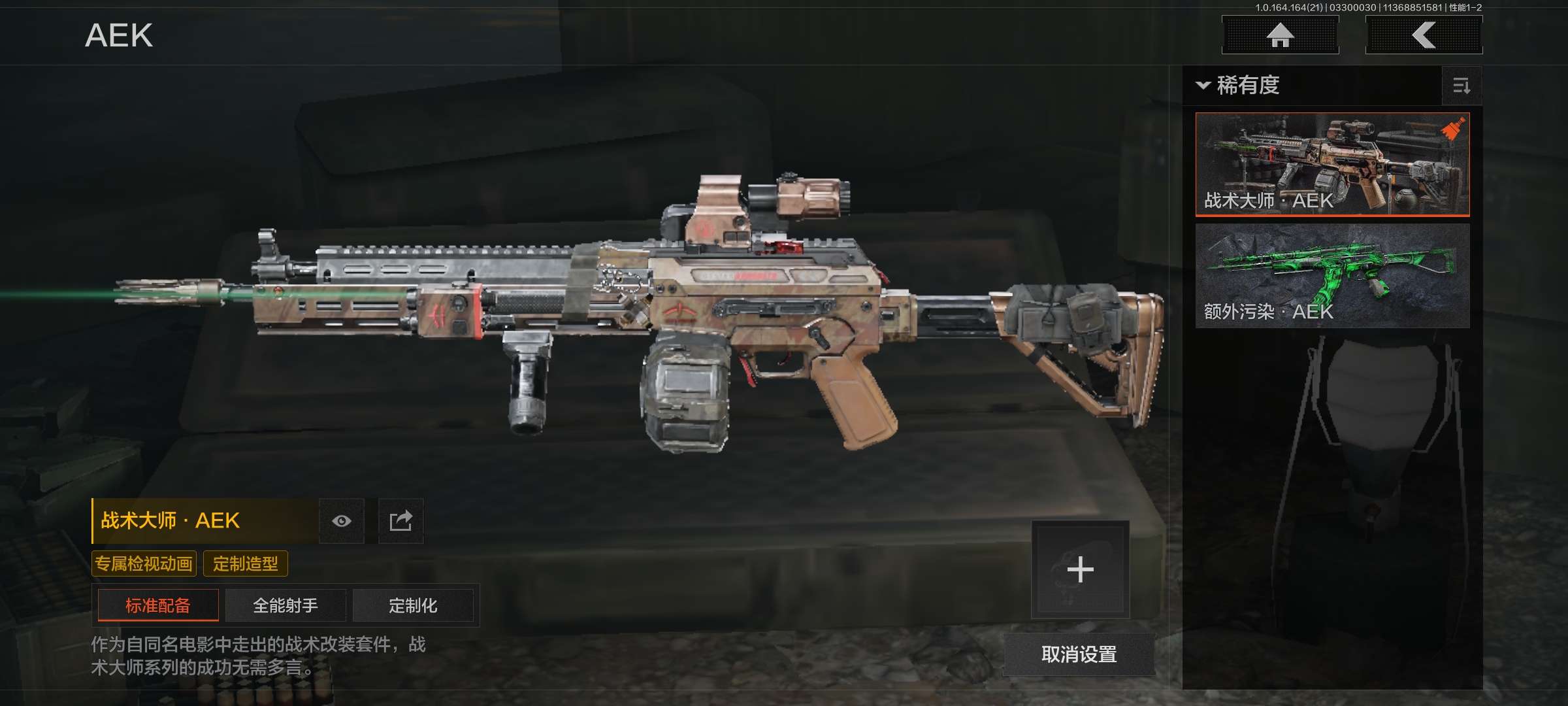The image size is (1568, 706).
Task: Click the 取消设置 button
Action: click(1079, 654)
